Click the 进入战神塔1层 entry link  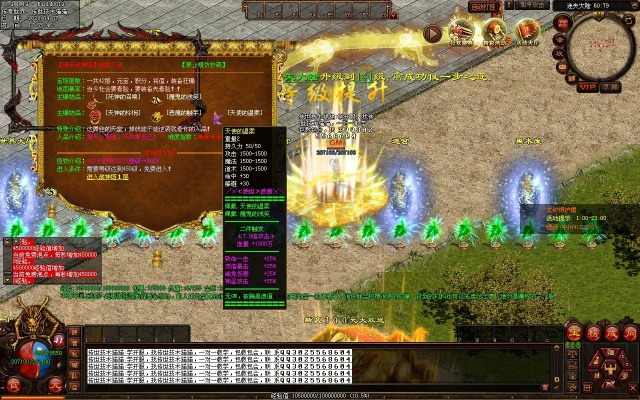coord(108,177)
